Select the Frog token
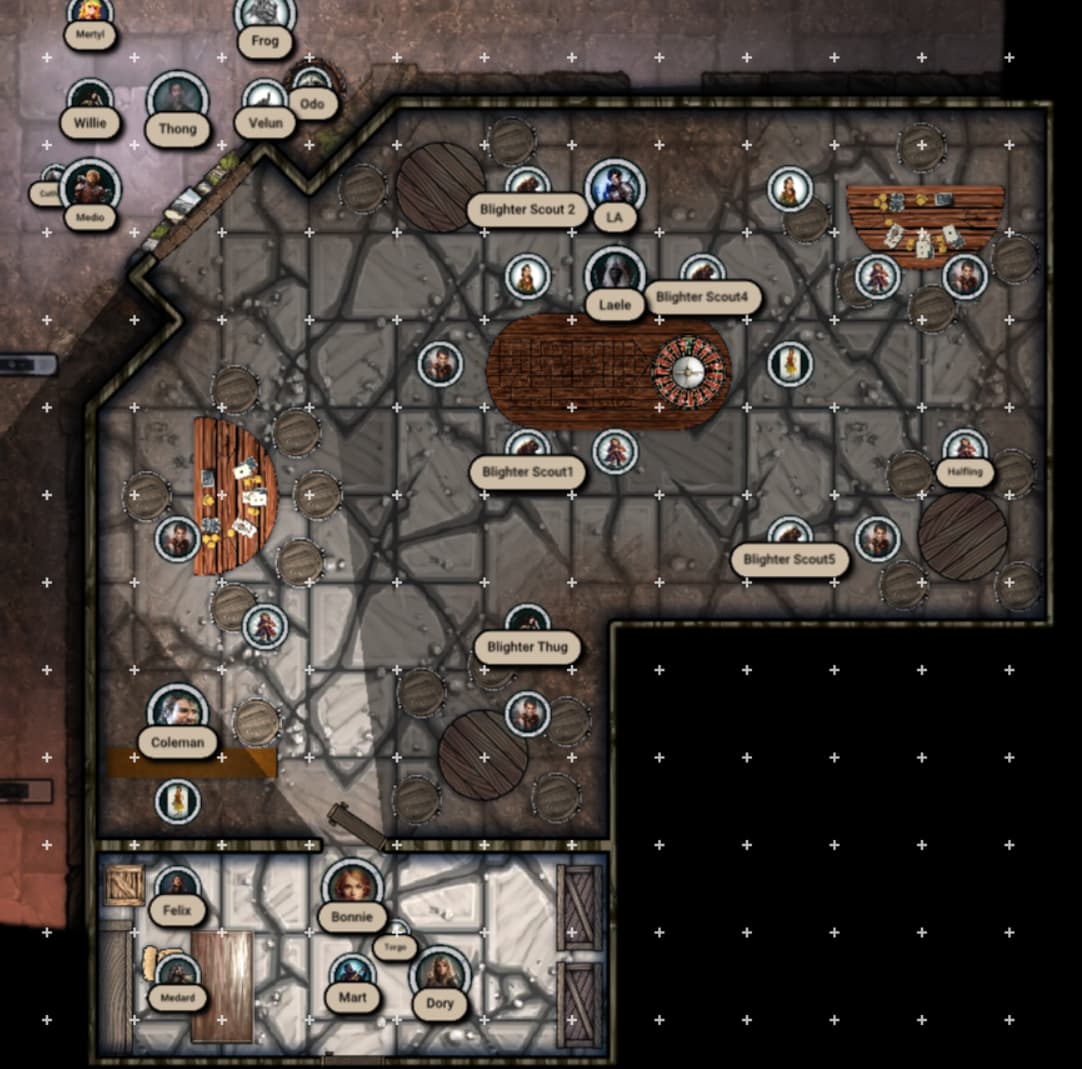The width and height of the screenshot is (1082, 1069). click(265, 16)
